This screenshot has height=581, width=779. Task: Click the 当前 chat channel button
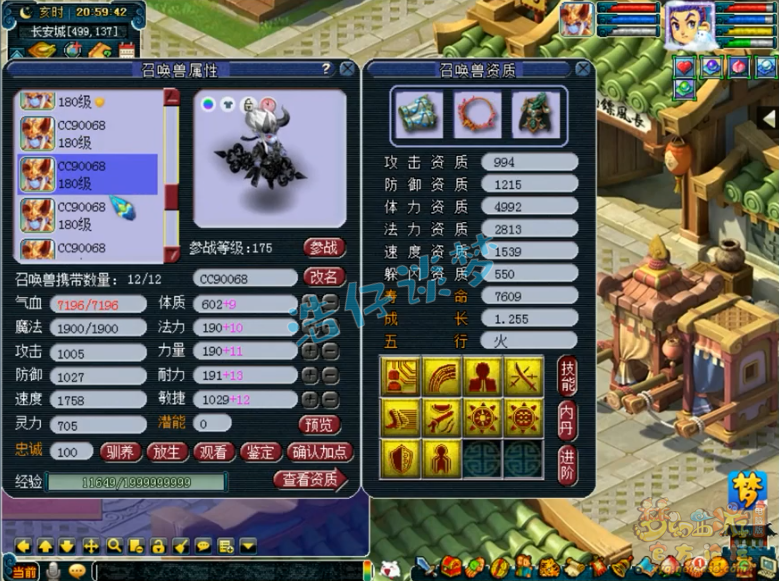click(x=22, y=569)
